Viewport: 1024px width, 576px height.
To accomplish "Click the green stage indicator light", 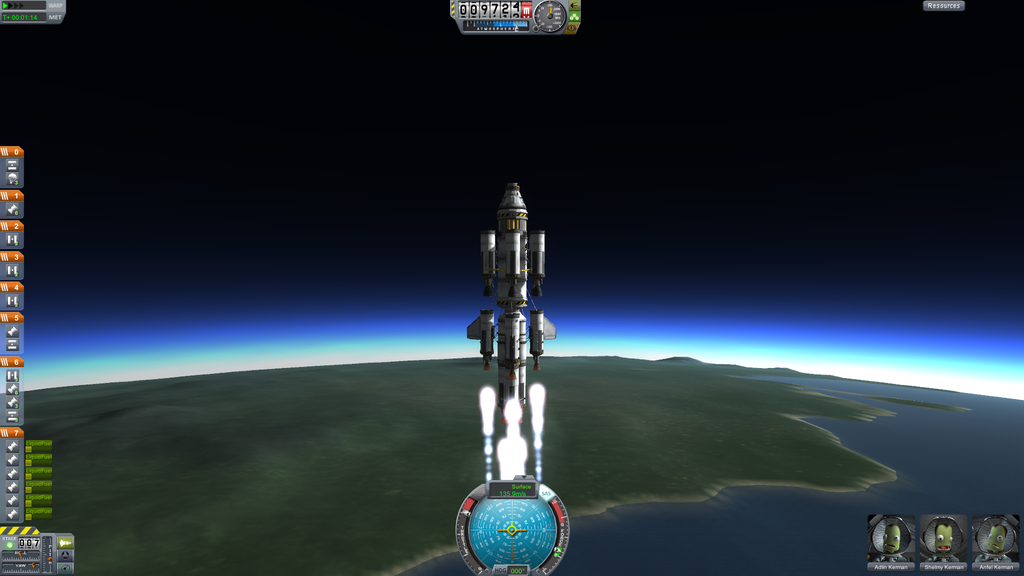I will [x=9, y=544].
